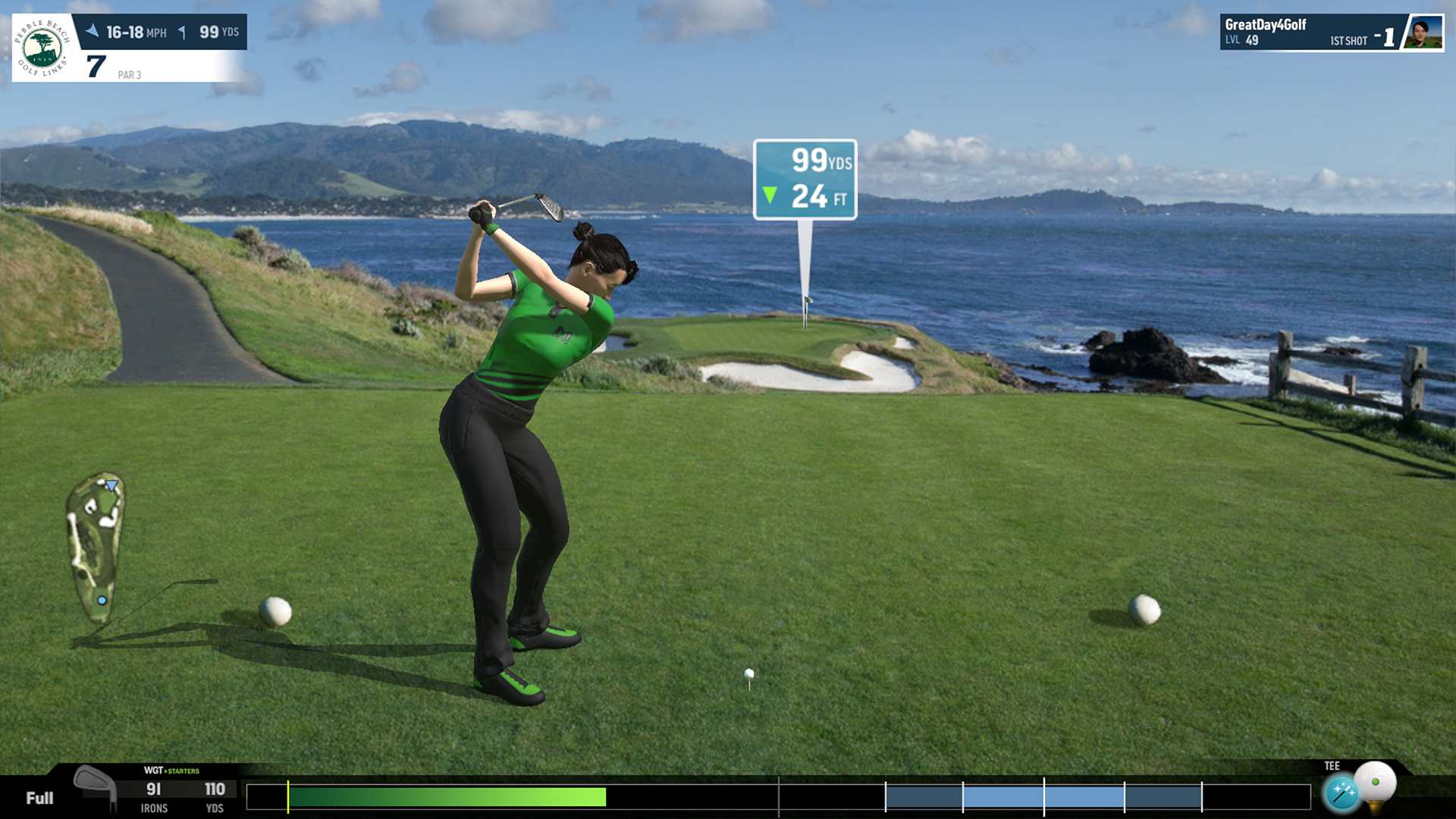Select the TEE label above the ball
1456x819 pixels.
(x=1332, y=766)
